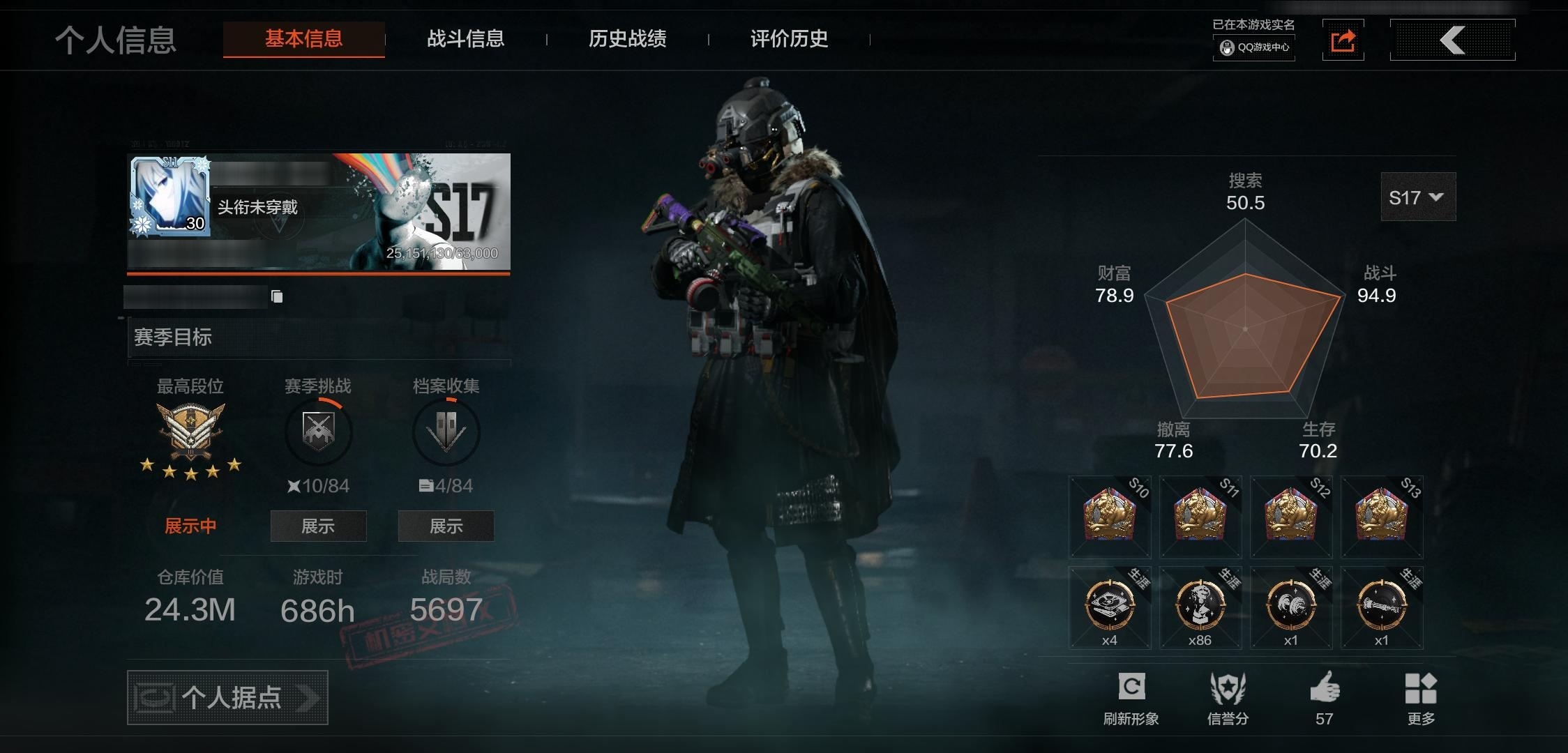This screenshot has width=1568, height=753.
Task: Open the 信誉分 reputation score
Action: point(1228,688)
